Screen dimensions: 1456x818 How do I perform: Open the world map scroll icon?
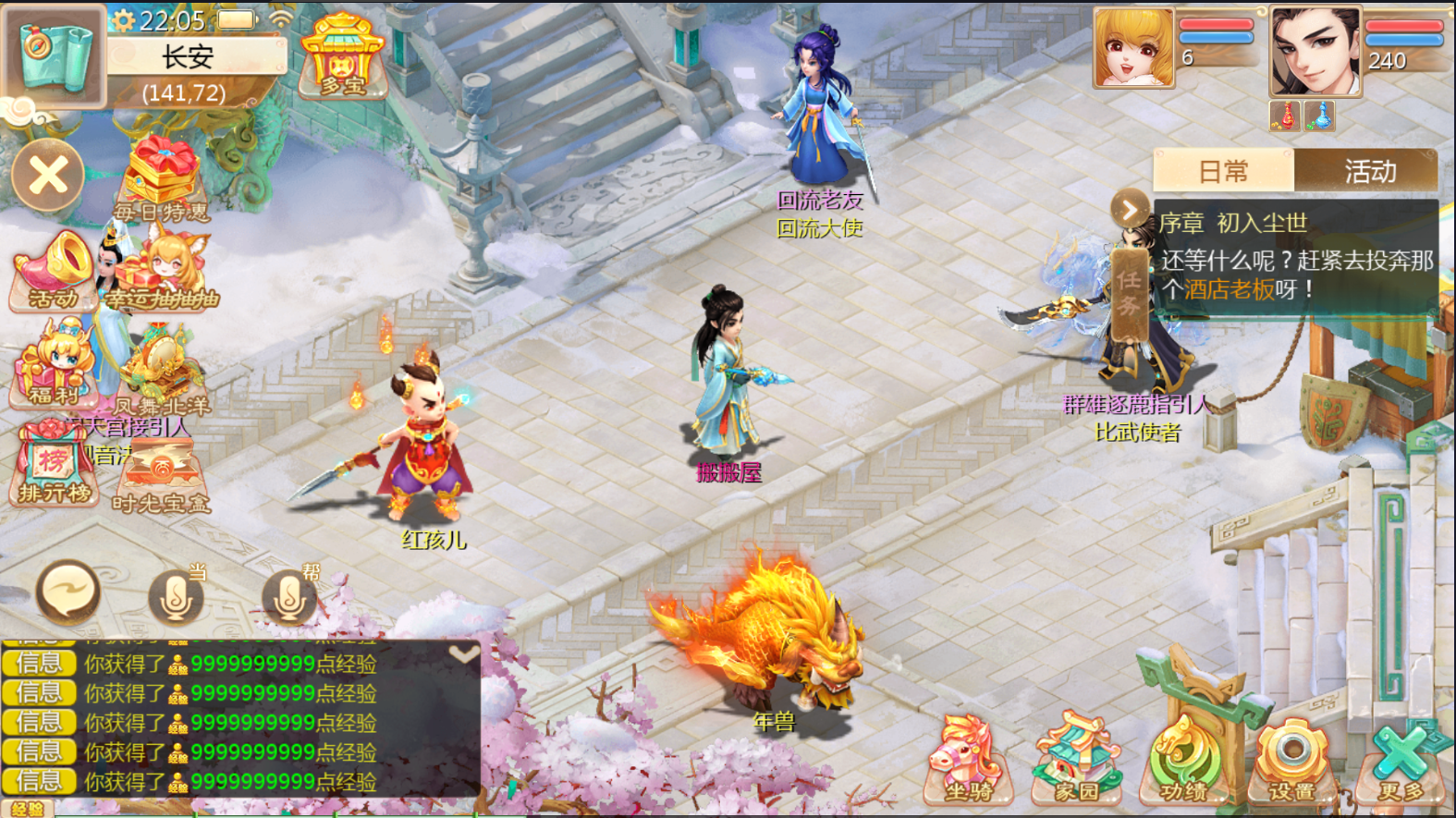[54, 55]
